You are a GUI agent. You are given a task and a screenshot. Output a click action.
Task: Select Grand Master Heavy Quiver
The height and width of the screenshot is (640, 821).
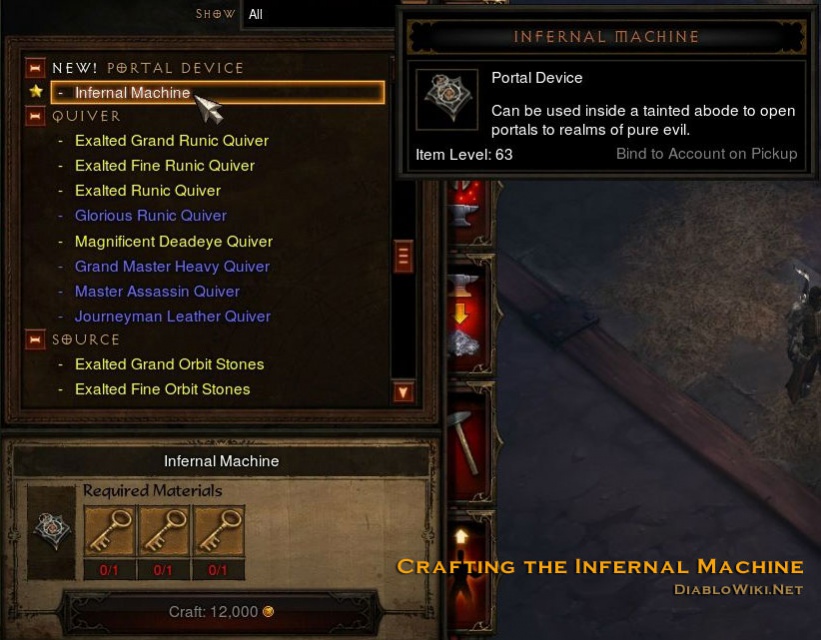[x=172, y=267]
